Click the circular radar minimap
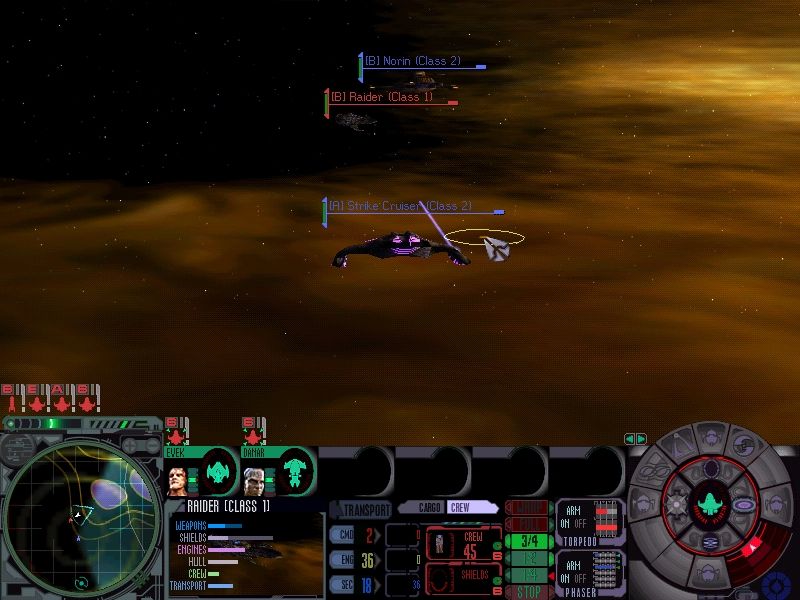Viewport: 800px width, 600px height. pos(80,517)
